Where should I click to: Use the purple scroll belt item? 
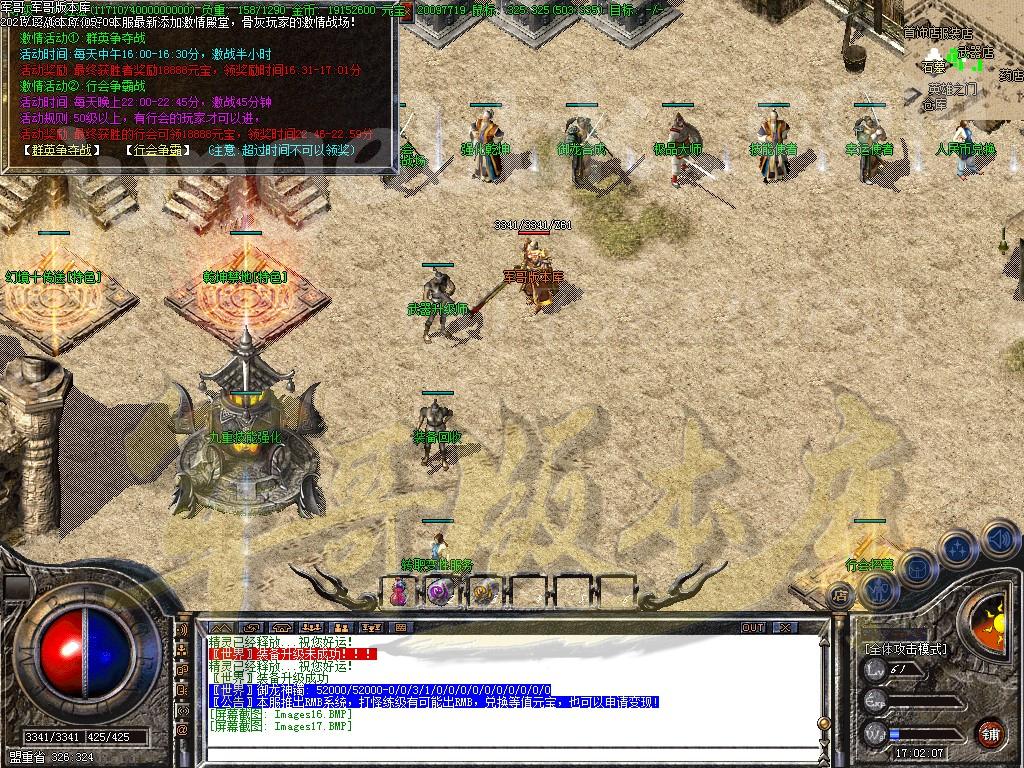click(440, 592)
